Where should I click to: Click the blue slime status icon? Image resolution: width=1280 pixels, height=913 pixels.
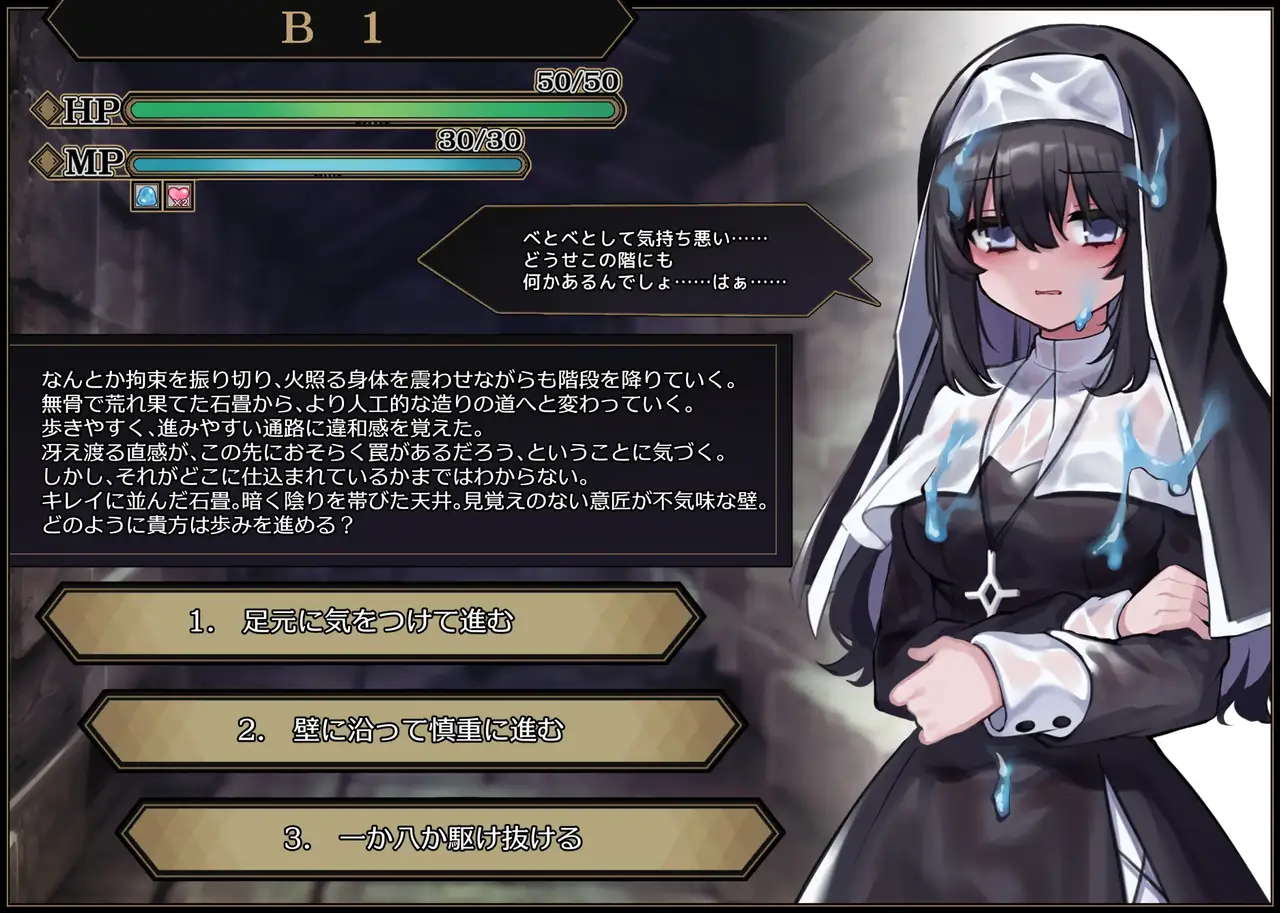(146, 196)
